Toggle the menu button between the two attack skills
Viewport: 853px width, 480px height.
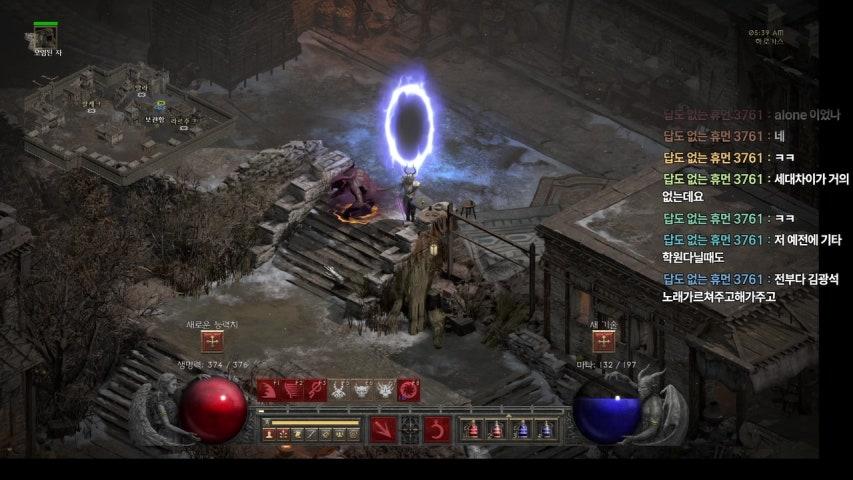pyautogui.click(x=410, y=429)
